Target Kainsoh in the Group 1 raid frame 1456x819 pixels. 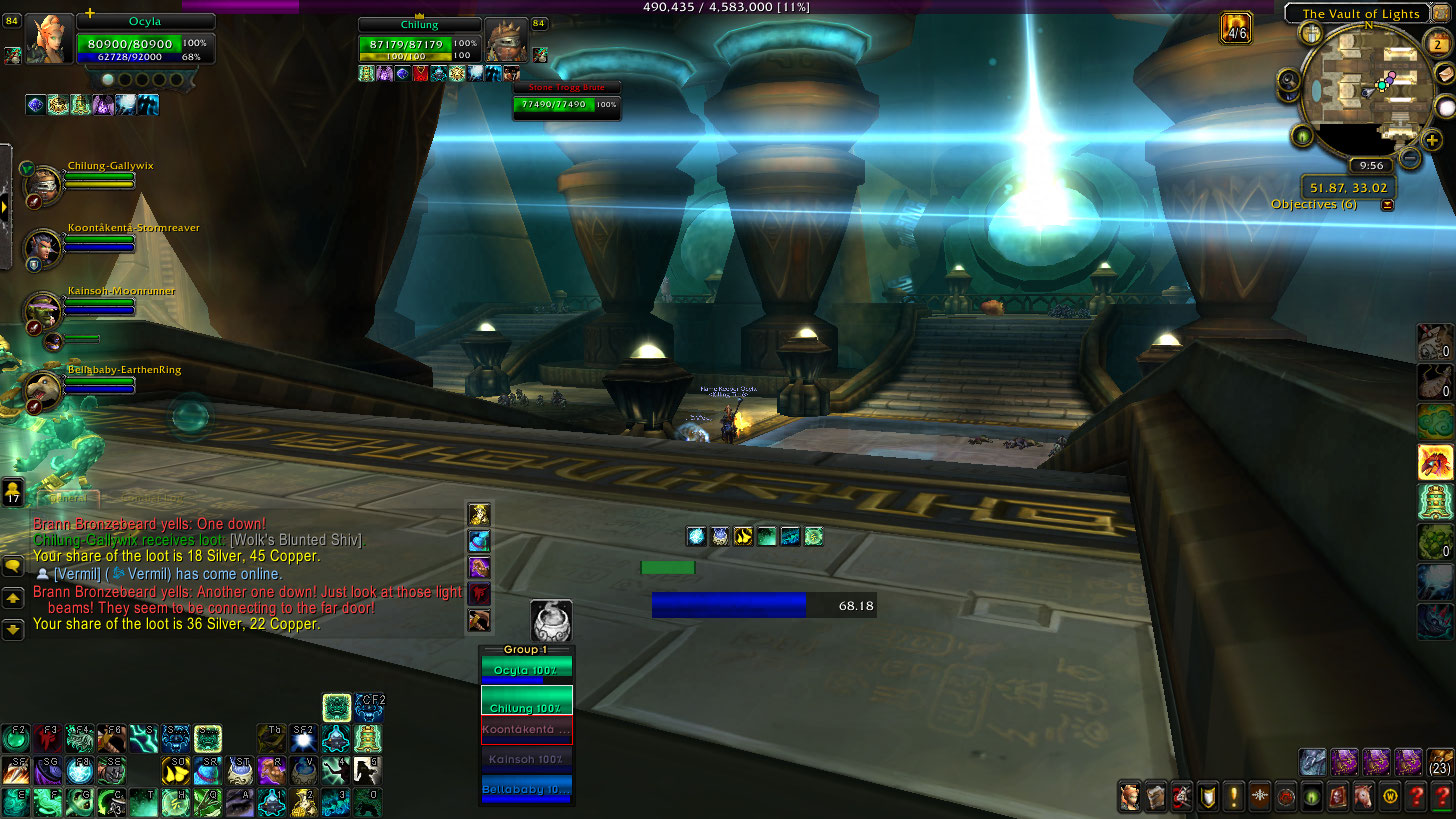(x=526, y=759)
